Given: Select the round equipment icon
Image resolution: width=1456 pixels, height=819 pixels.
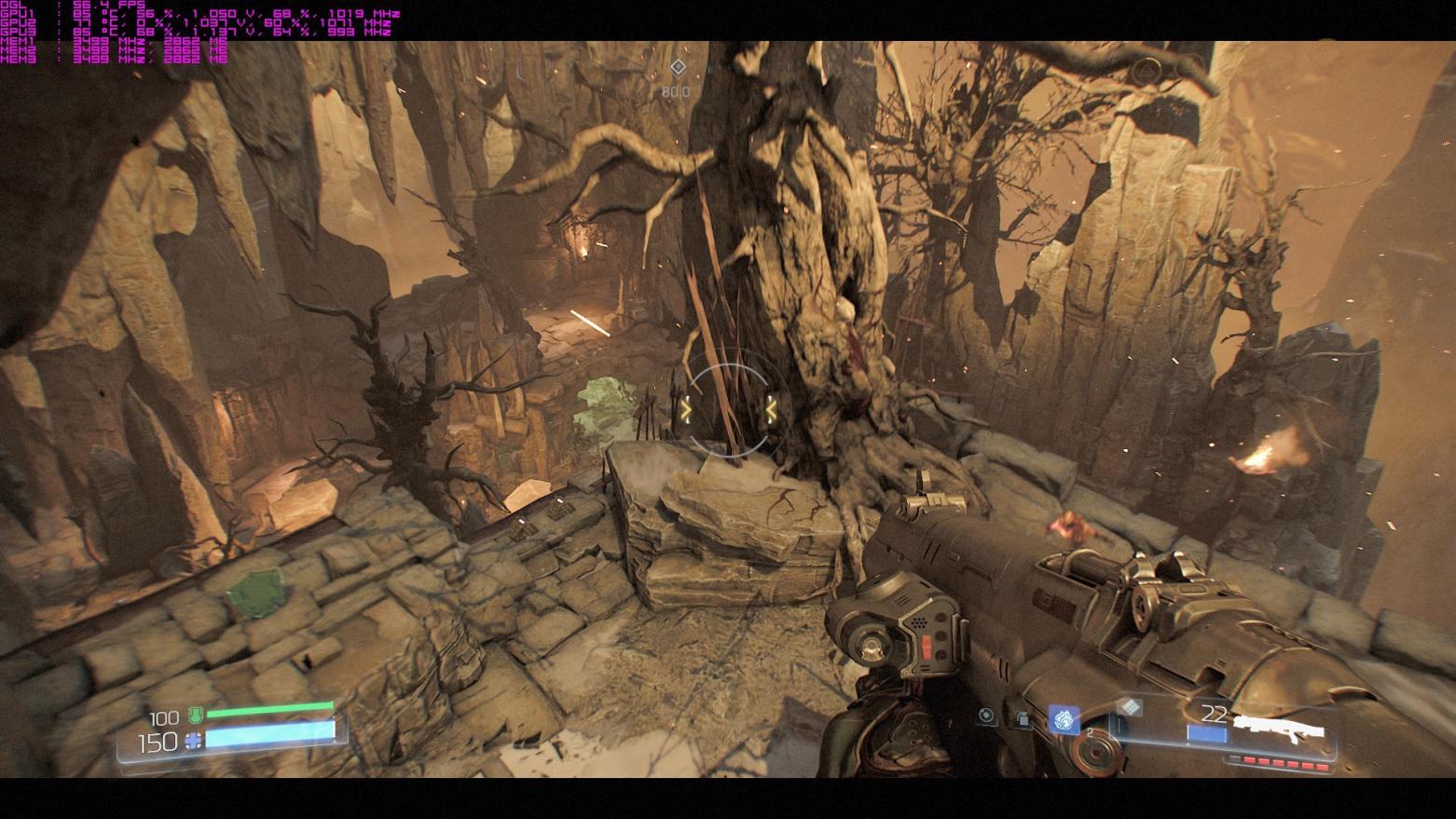Looking at the screenshot, I should pyautogui.click(x=986, y=716).
